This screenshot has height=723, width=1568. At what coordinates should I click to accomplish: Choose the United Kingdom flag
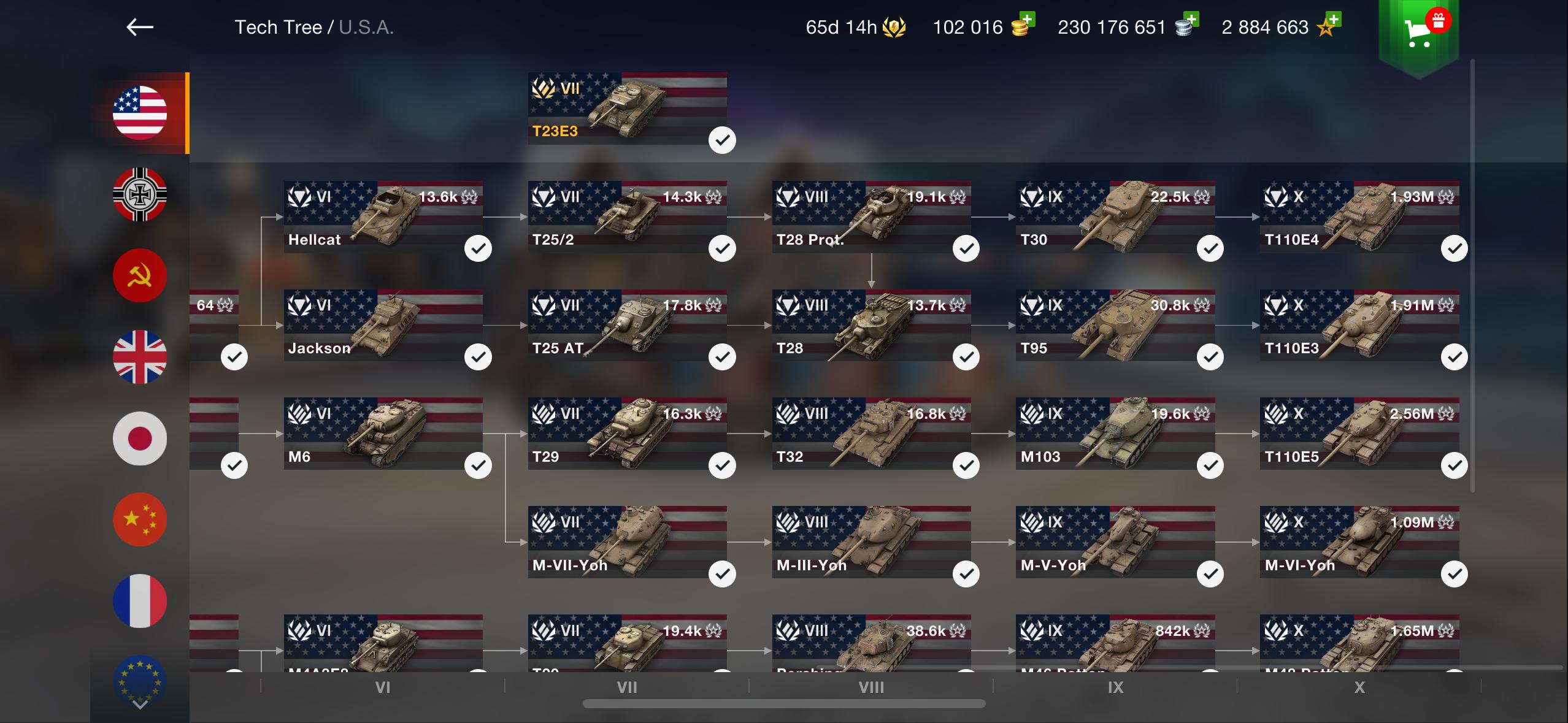(140, 357)
